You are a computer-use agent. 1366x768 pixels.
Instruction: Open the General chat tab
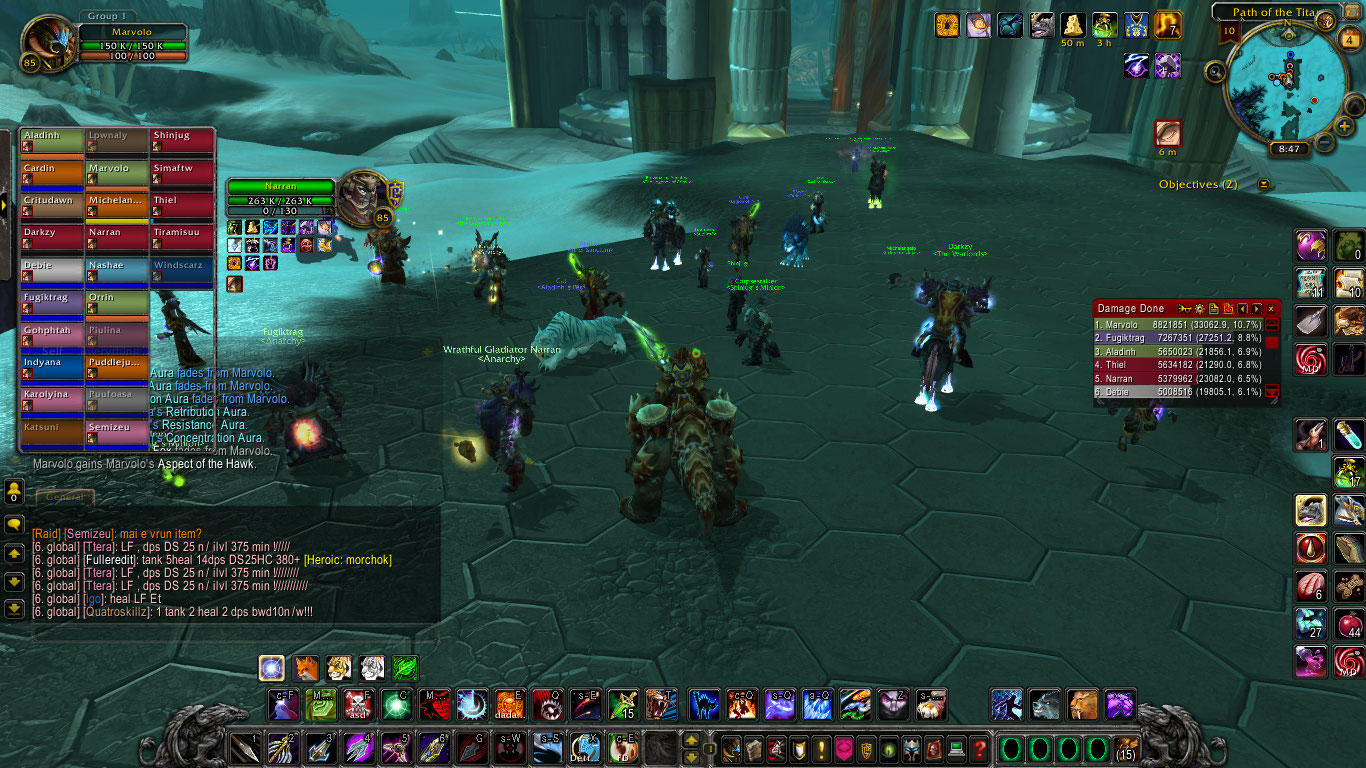point(67,496)
